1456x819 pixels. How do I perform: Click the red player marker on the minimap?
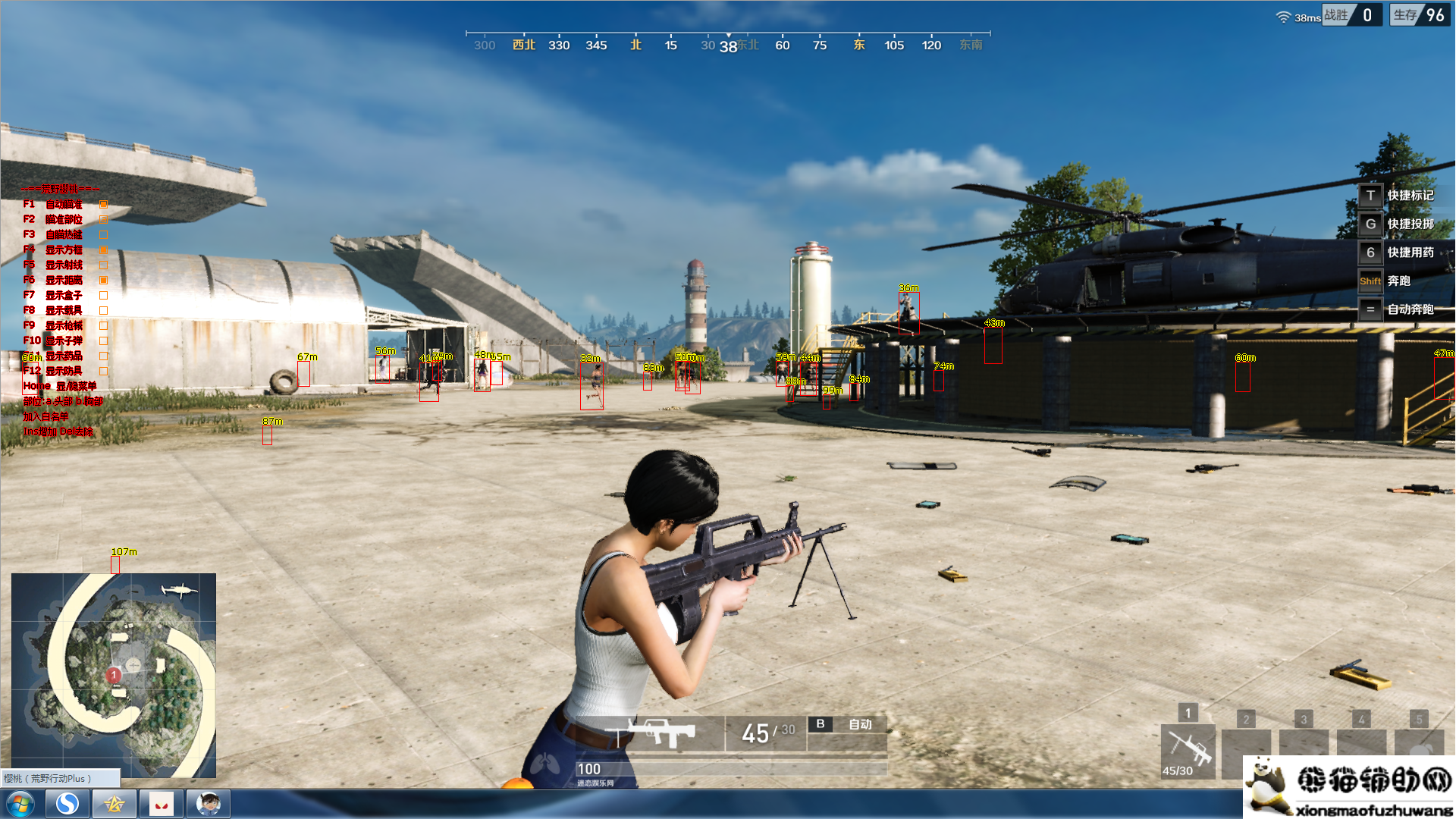[x=114, y=674]
